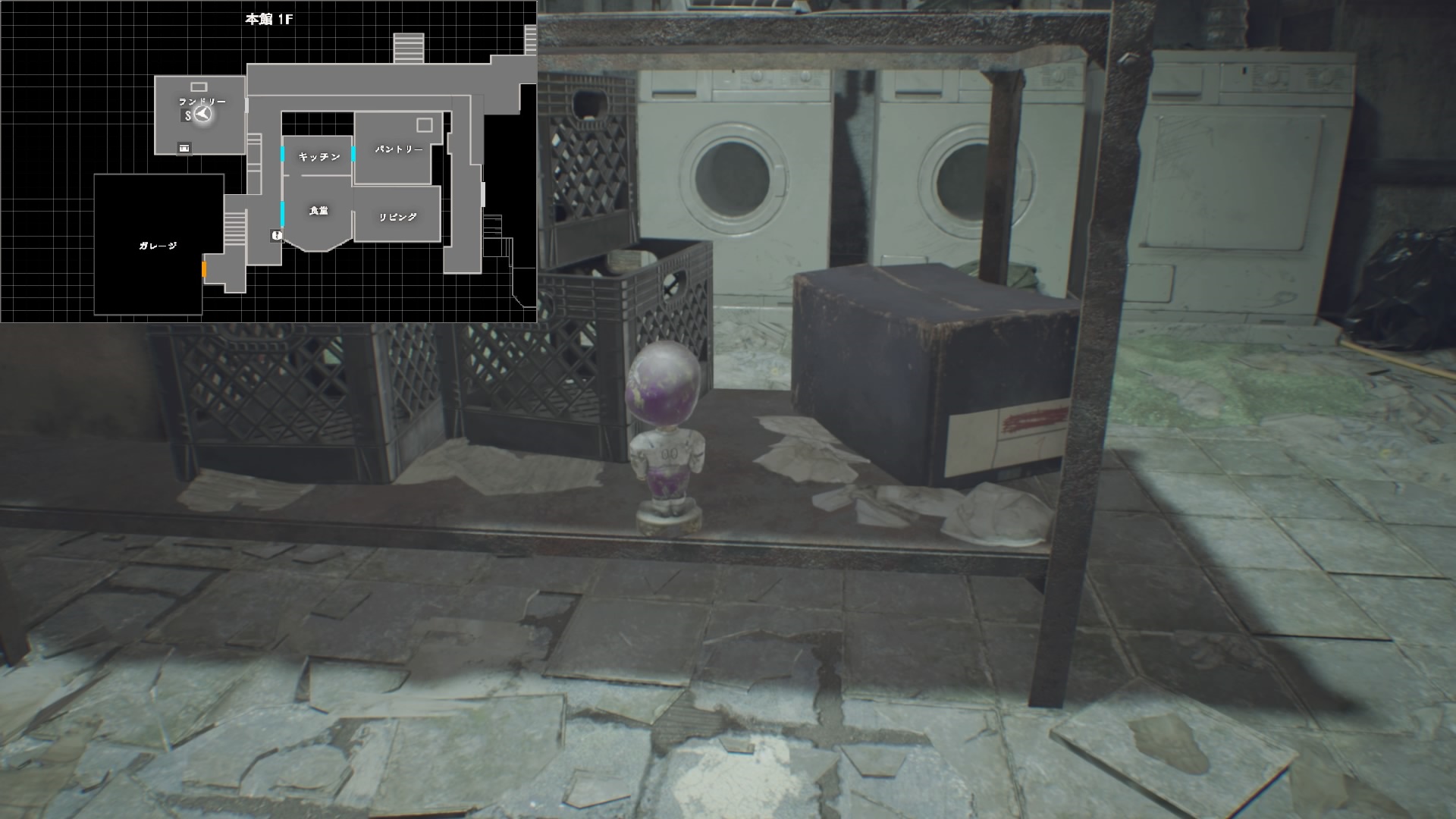The width and height of the screenshot is (1456, 819).
Task: Select the キッチン room on the map
Action: coord(318,157)
